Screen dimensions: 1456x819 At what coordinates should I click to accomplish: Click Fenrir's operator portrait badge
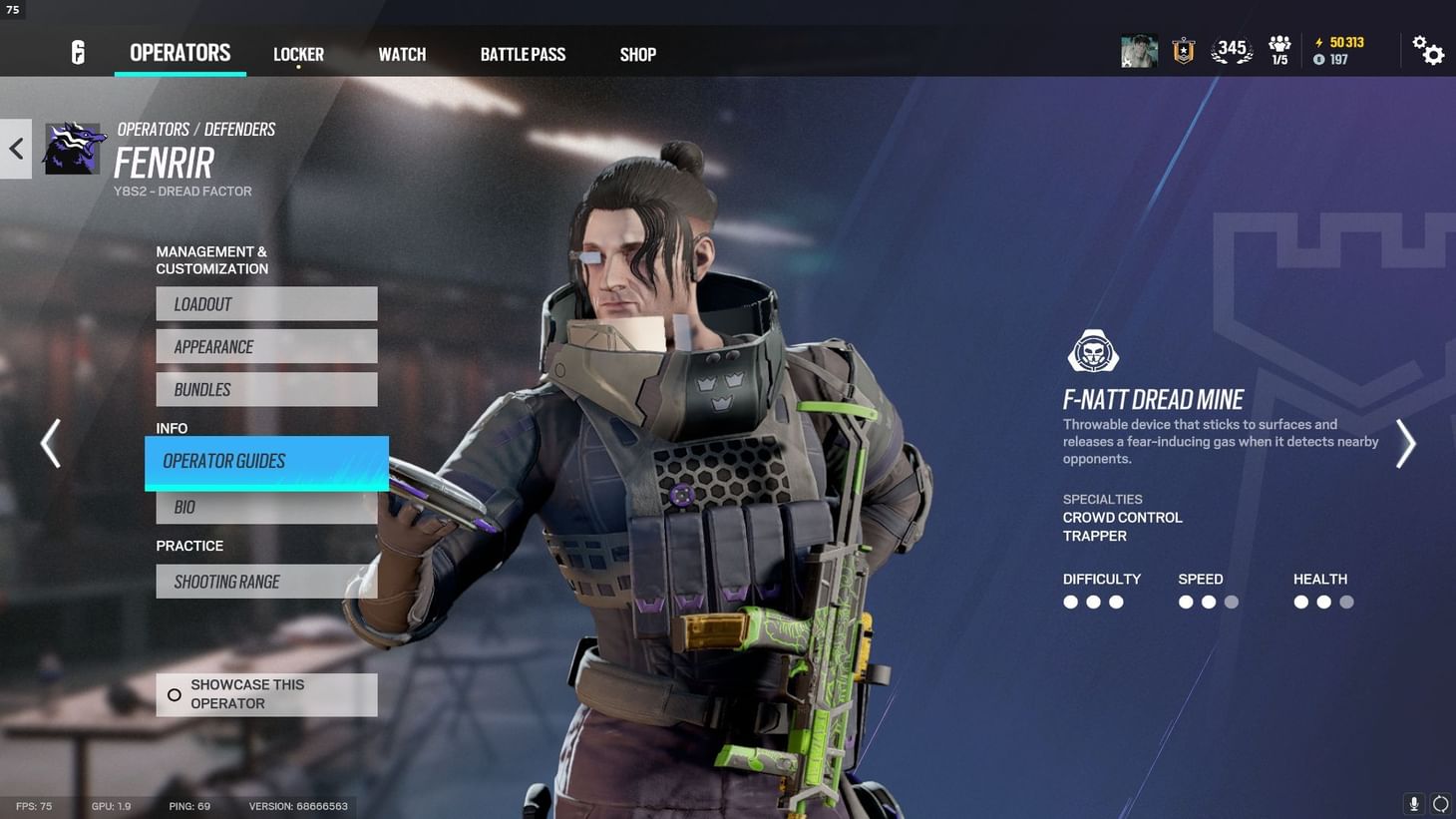coord(74,148)
